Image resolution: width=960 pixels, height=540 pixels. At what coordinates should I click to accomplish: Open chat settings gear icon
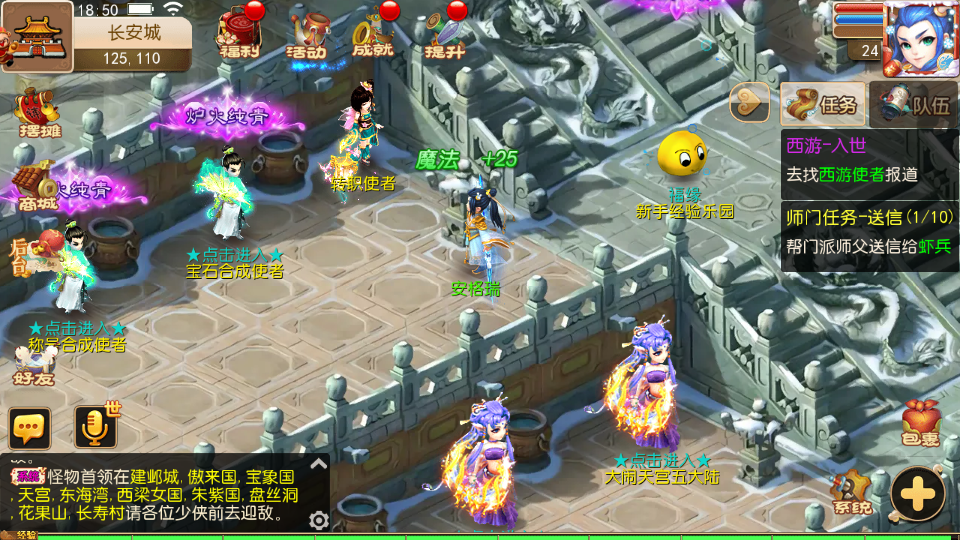point(319,520)
